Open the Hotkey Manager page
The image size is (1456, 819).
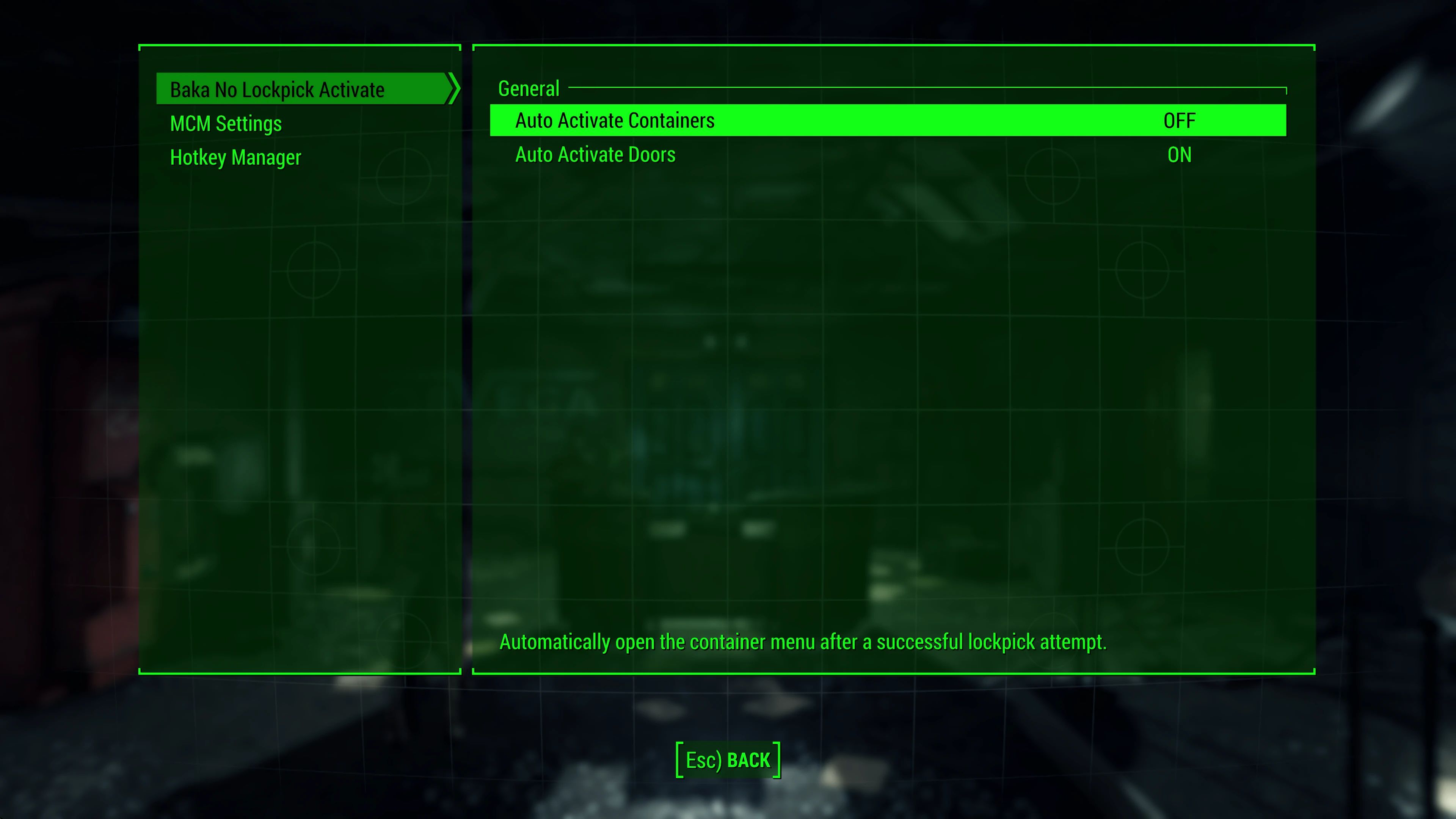coord(235,157)
